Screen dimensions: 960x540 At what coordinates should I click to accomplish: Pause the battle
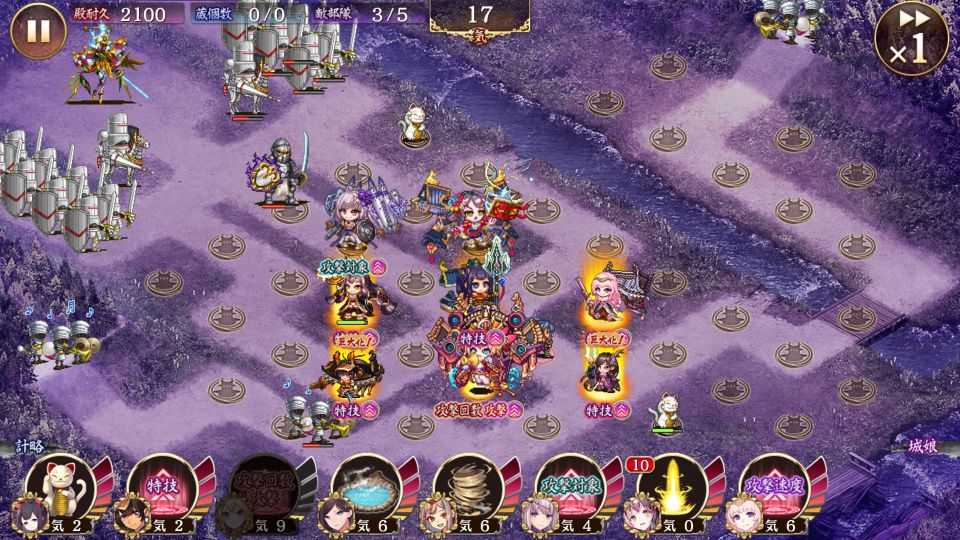[x=39, y=30]
